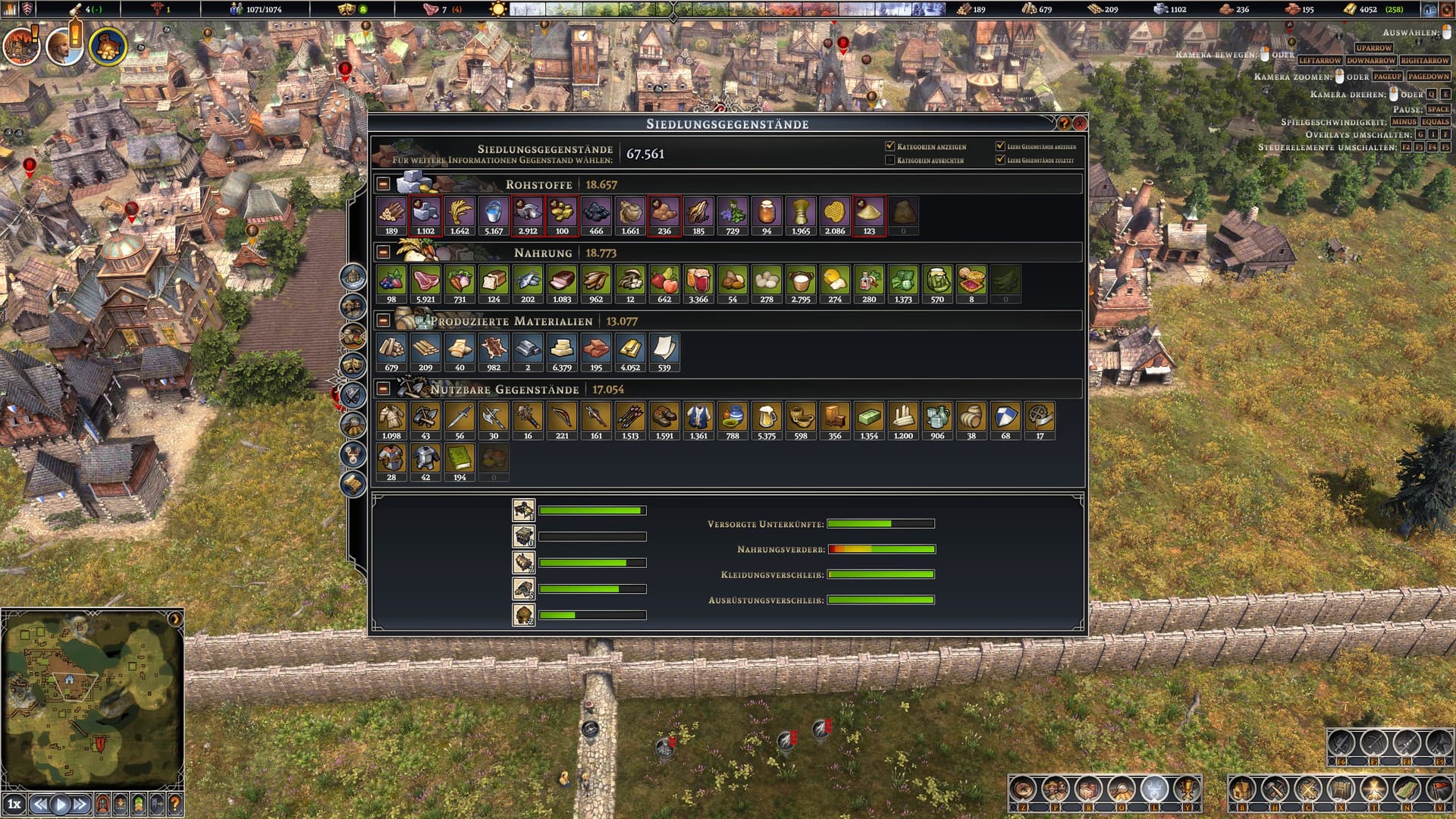
Task: Collapse the Nahrung category
Action: coord(384,253)
